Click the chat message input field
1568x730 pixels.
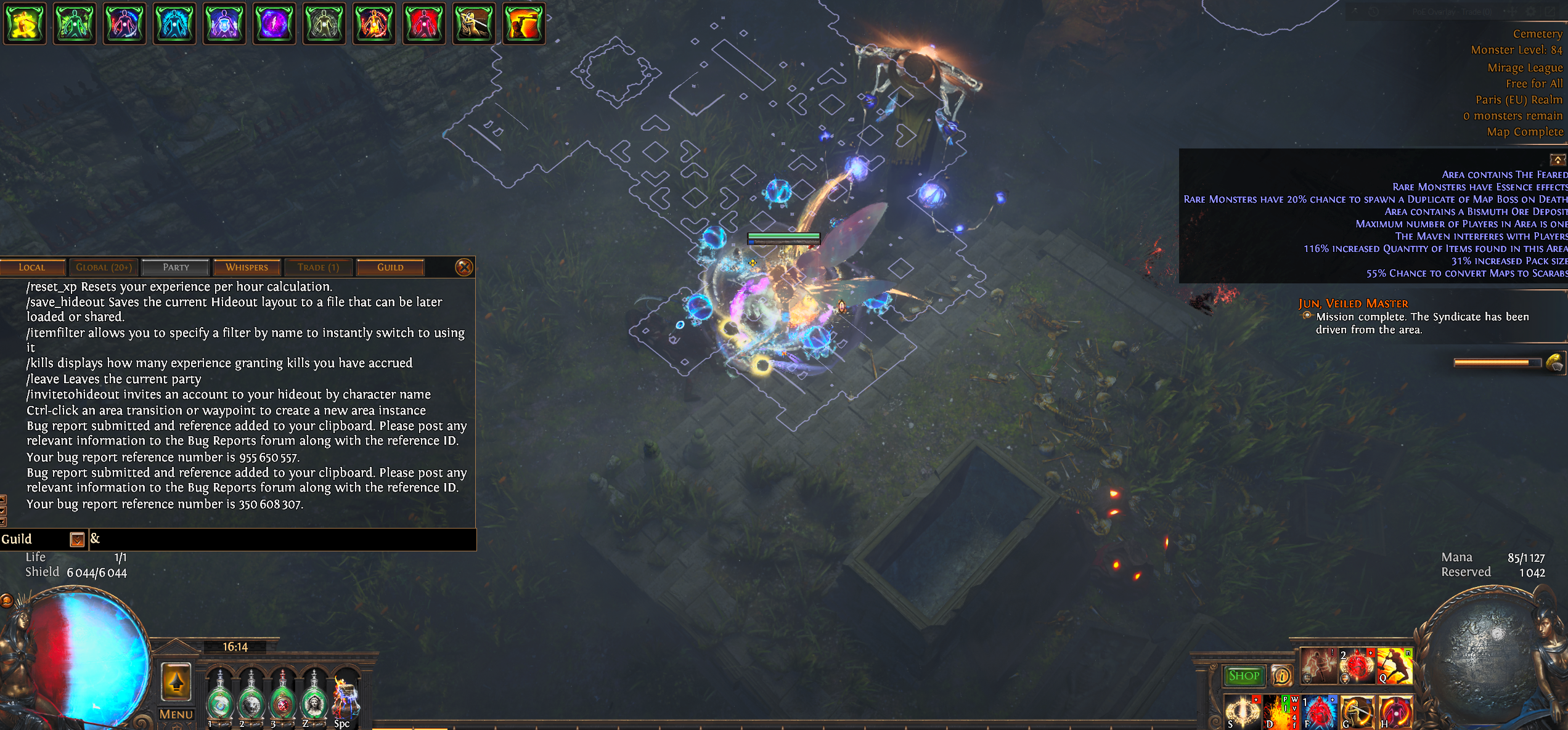(x=284, y=540)
